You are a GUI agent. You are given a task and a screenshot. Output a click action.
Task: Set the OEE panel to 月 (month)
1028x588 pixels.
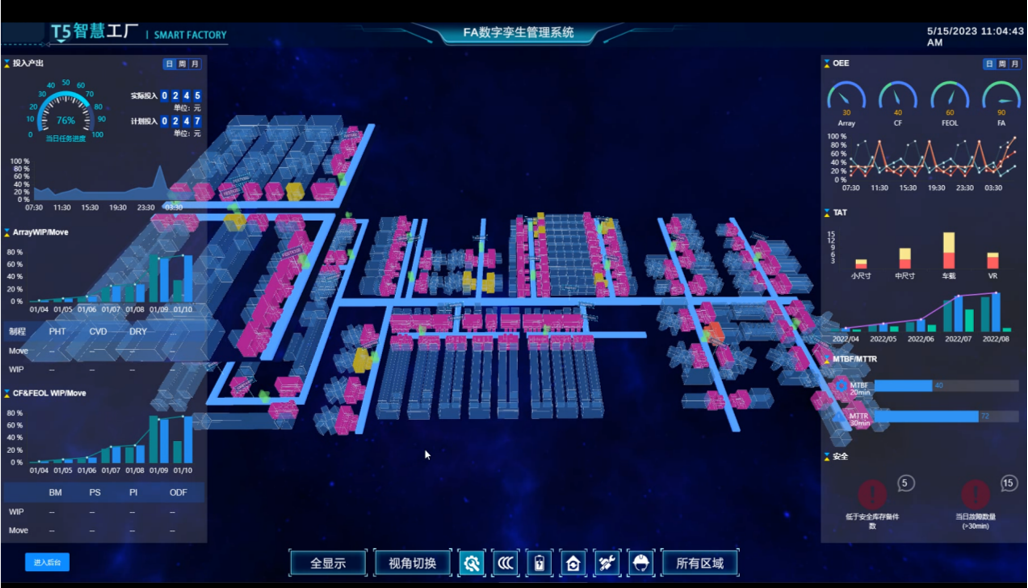(x=1015, y=64)
